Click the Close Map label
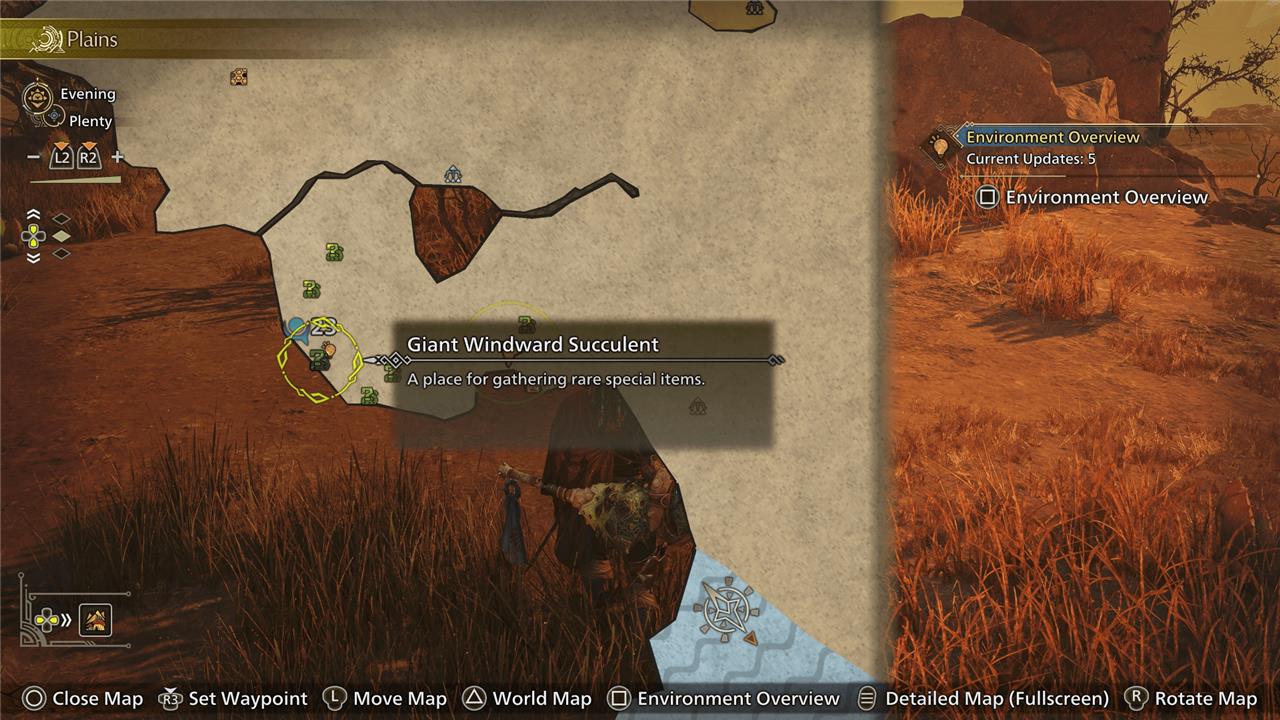1280x720 pixels. pos(96,699)
